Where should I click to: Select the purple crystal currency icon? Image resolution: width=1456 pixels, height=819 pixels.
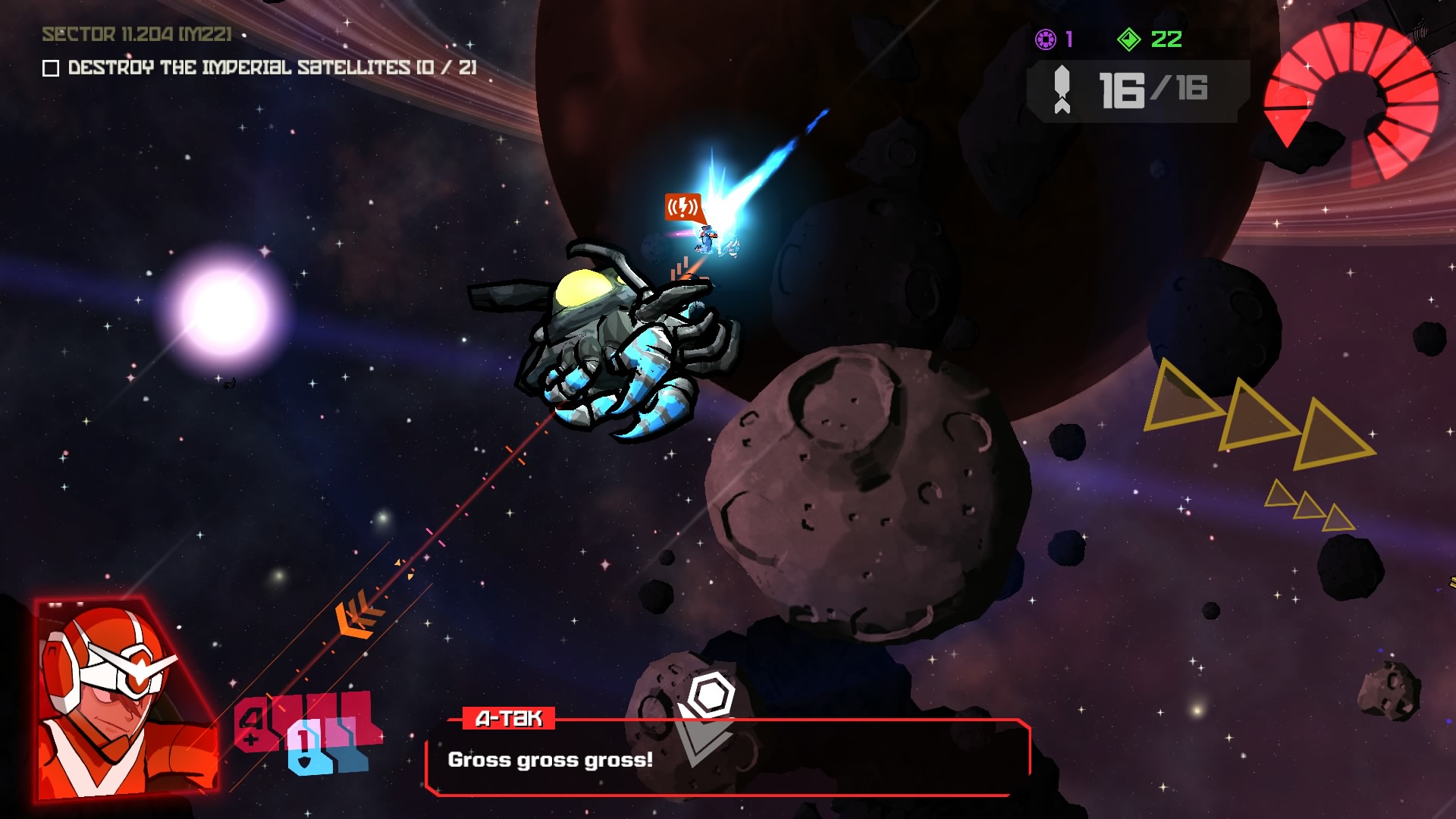point(1046,37)
